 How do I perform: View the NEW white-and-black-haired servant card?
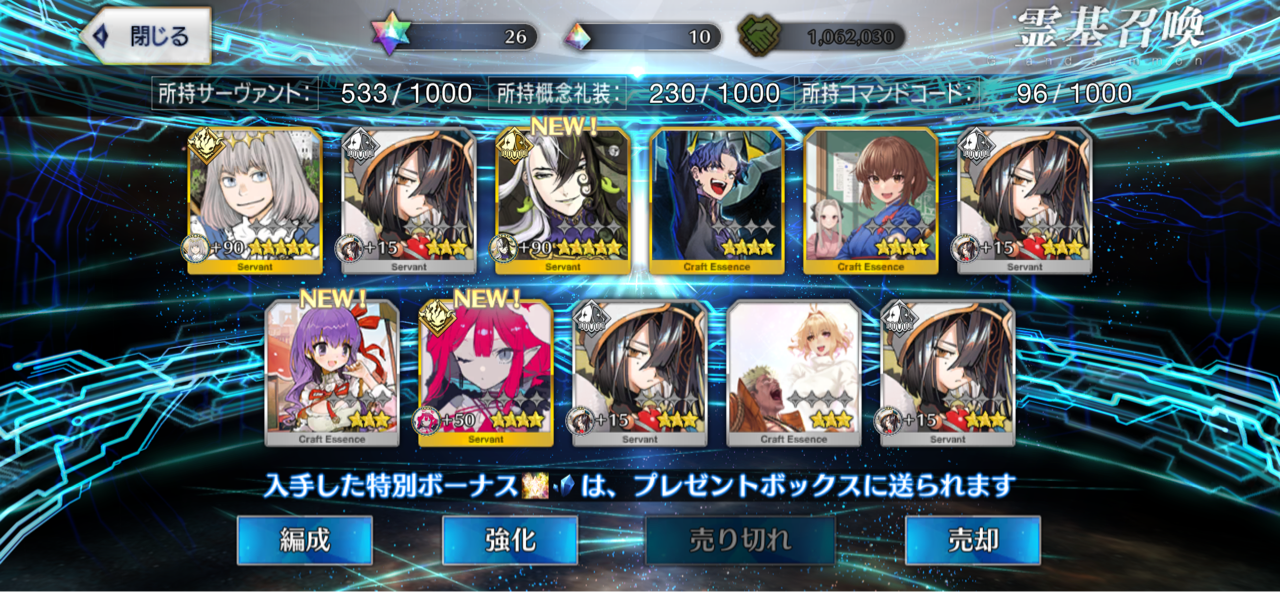click(563, 200)
